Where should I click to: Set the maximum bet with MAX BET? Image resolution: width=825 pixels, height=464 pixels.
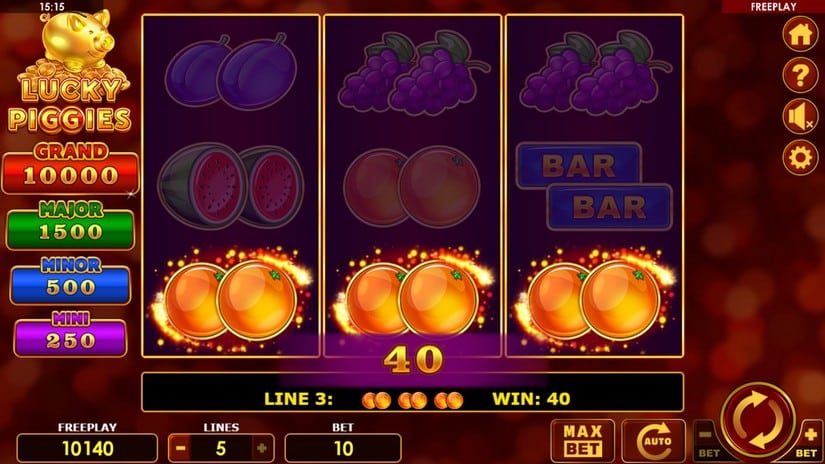click(582, 440)
